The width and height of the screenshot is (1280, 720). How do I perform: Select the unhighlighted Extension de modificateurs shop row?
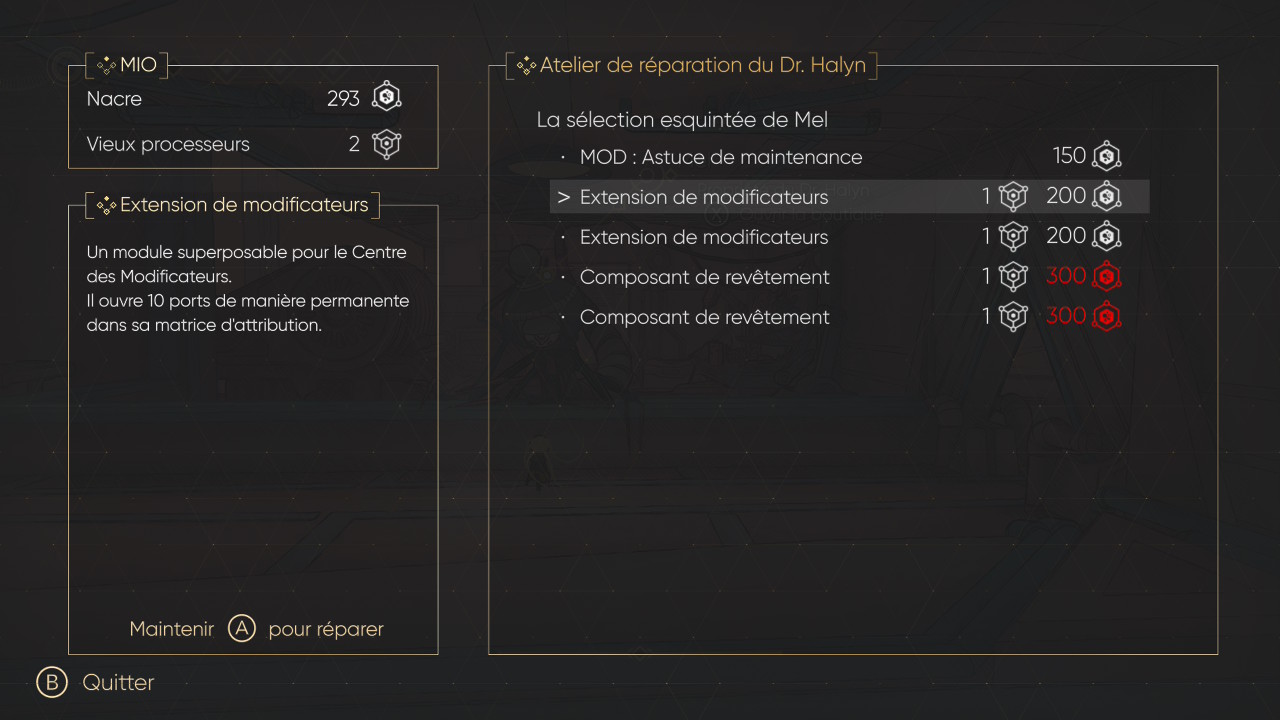(704, 237)
